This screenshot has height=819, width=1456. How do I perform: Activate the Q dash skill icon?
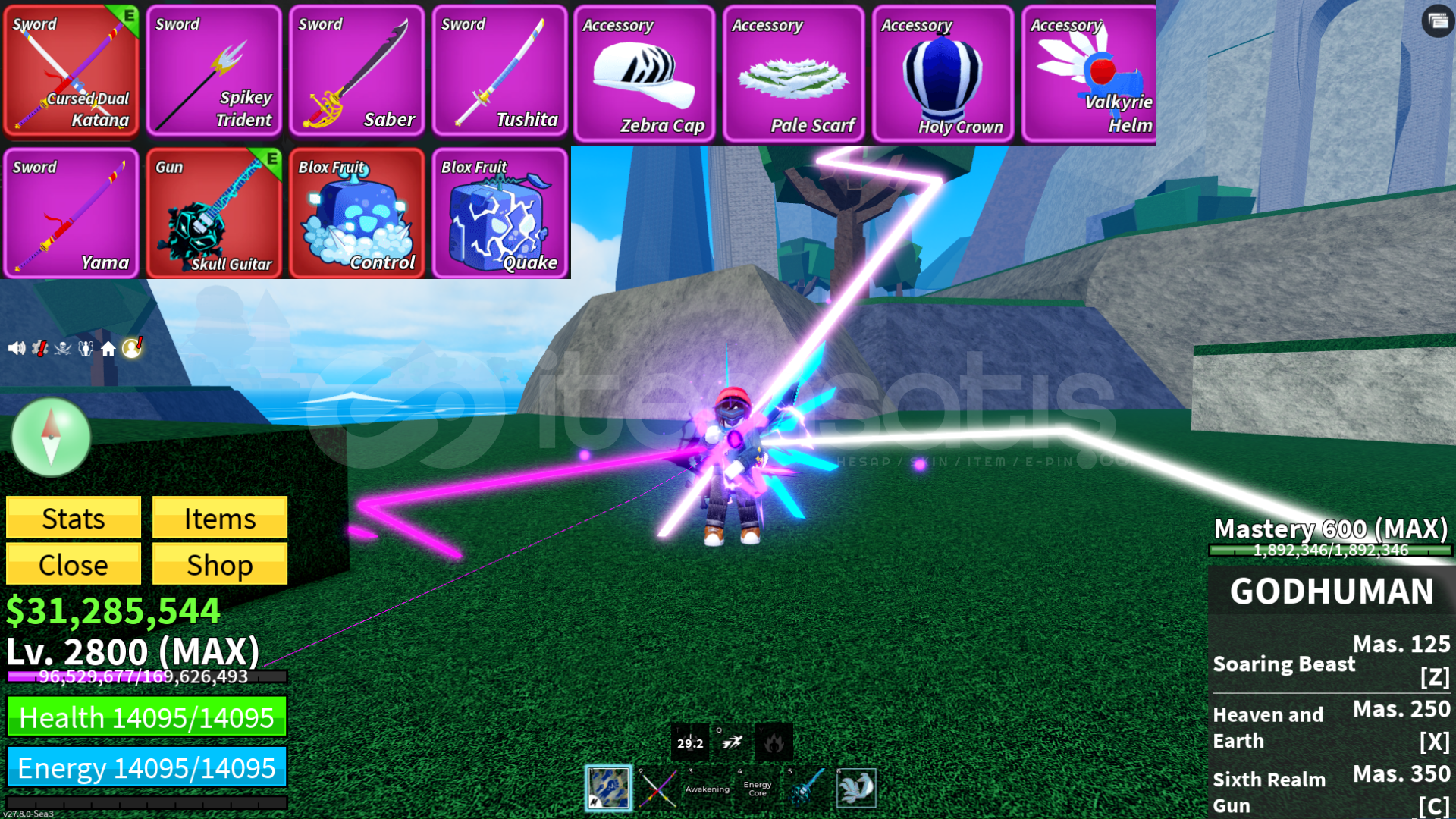(x=731, y=743)
